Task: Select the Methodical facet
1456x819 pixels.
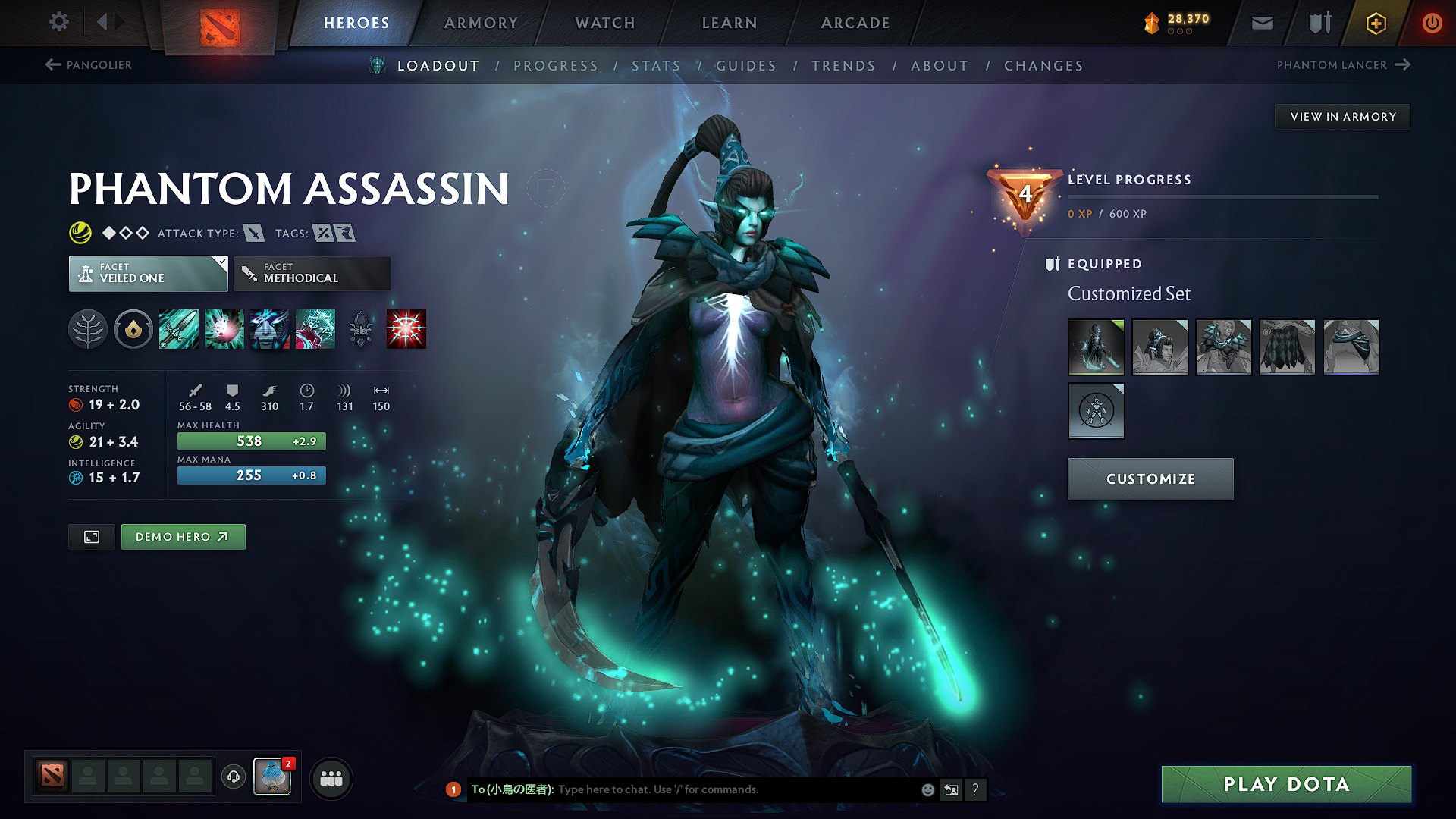Action: tap(311, 273)
